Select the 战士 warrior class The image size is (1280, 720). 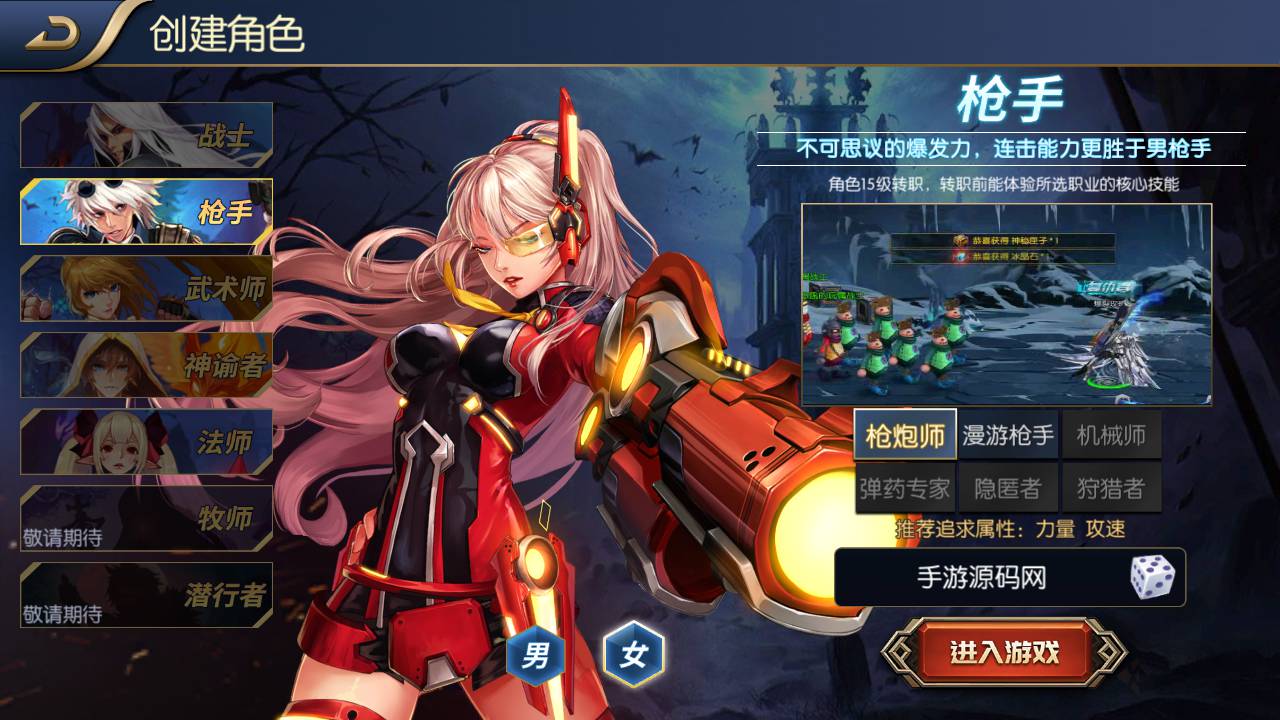147,135
